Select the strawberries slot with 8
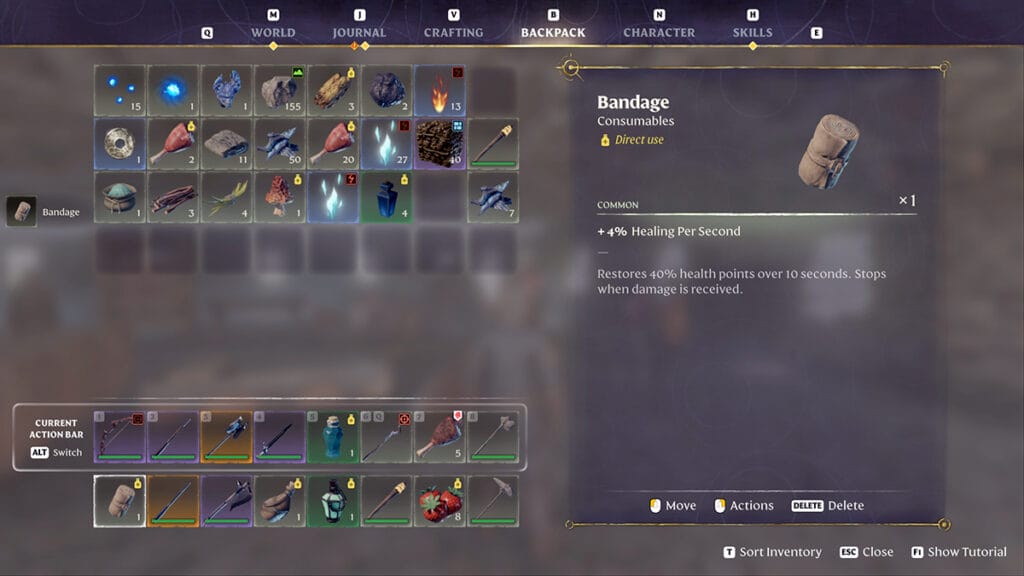The image size is (1024, 576). [x=440, y=500]
